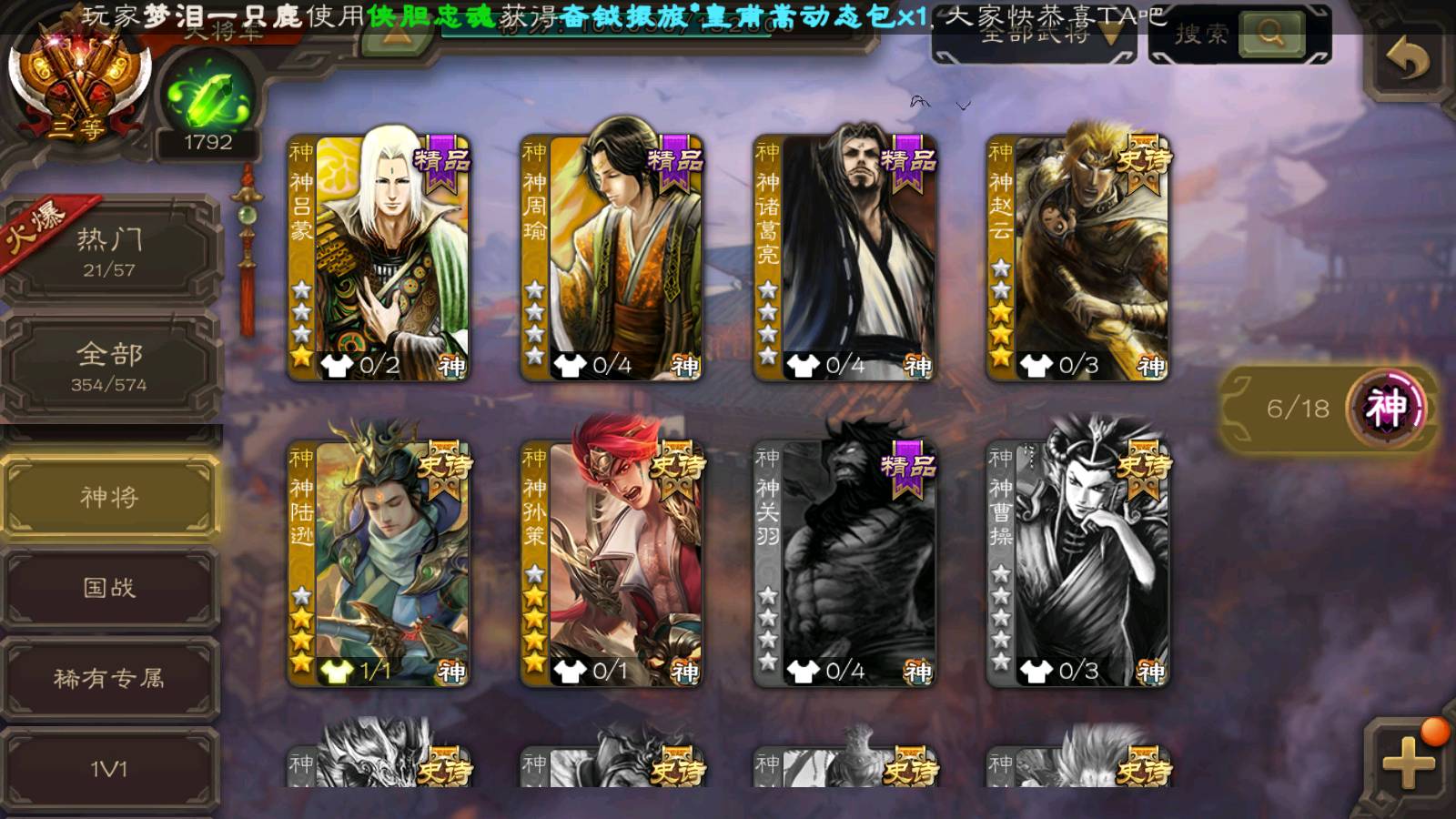Select the 神将 category tab
Viewport: 1456px width, 819px height.
(109, 497)
